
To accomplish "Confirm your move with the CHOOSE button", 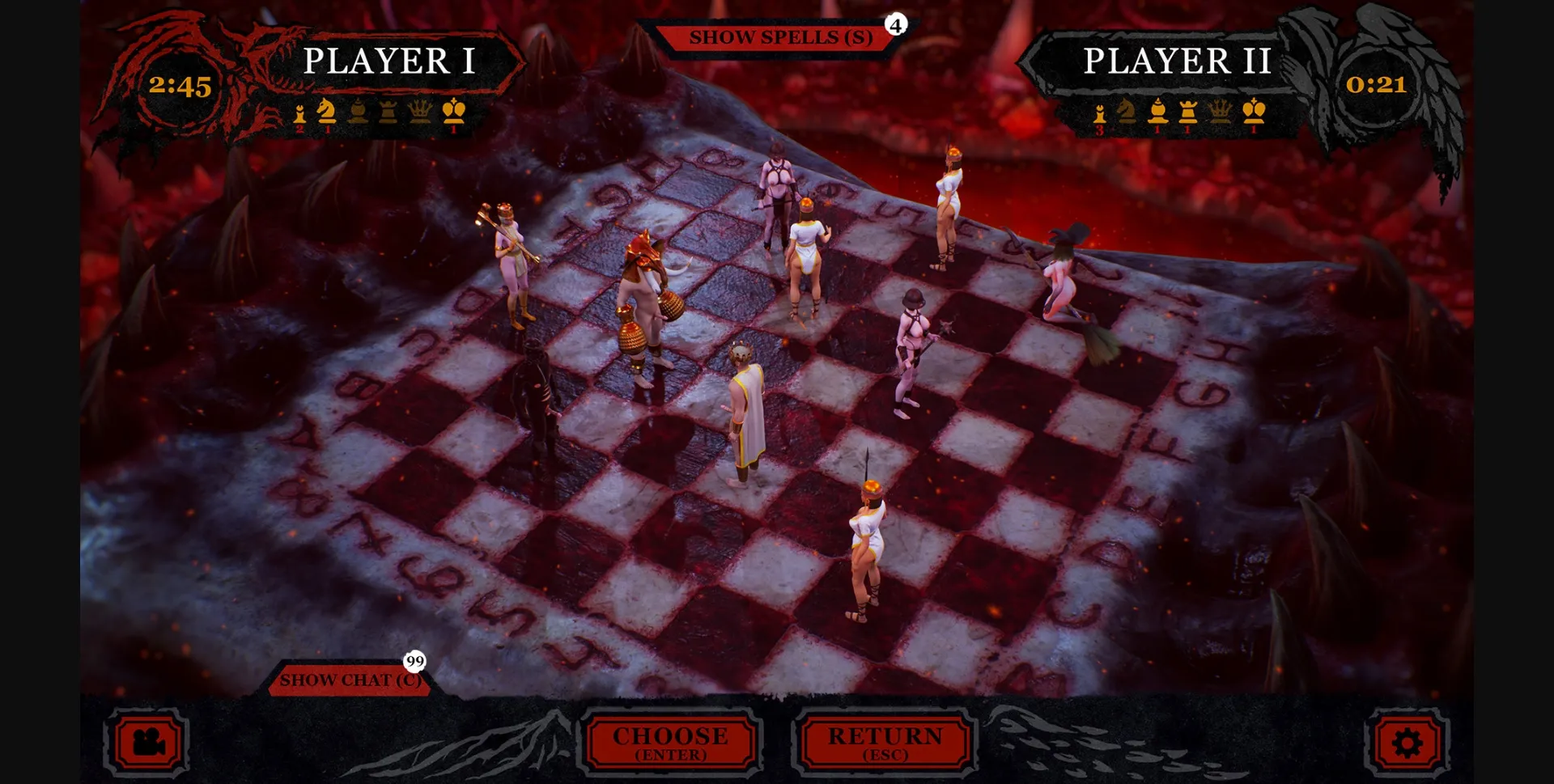I will (670, 741).
